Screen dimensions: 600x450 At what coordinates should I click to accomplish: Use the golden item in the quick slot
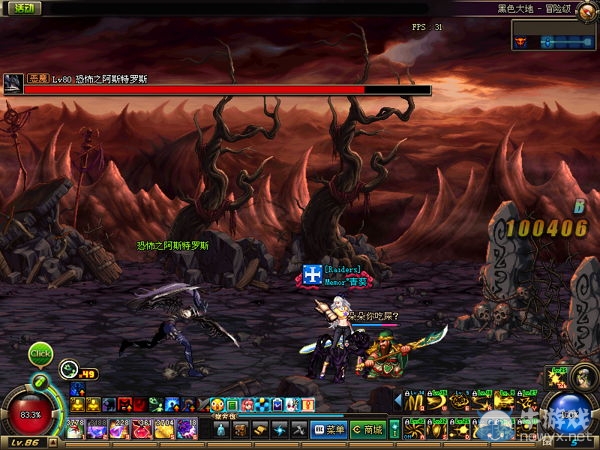click(x=163, y=430)
